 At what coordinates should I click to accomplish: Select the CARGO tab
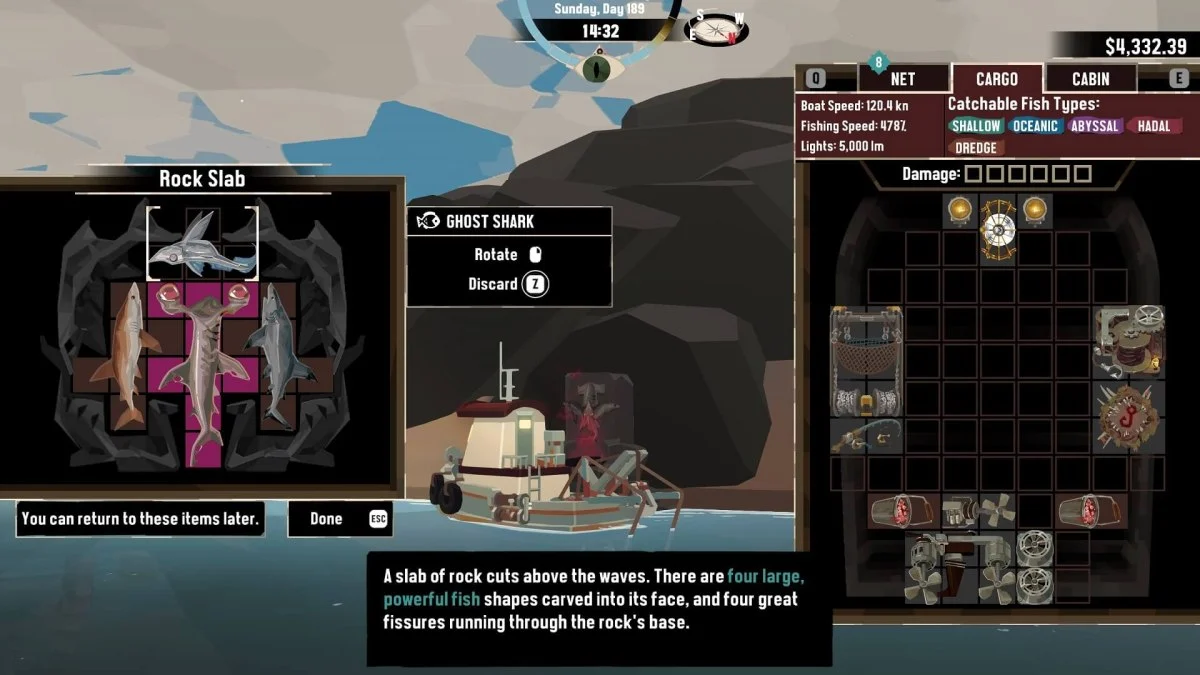click(x=996, y=79)
